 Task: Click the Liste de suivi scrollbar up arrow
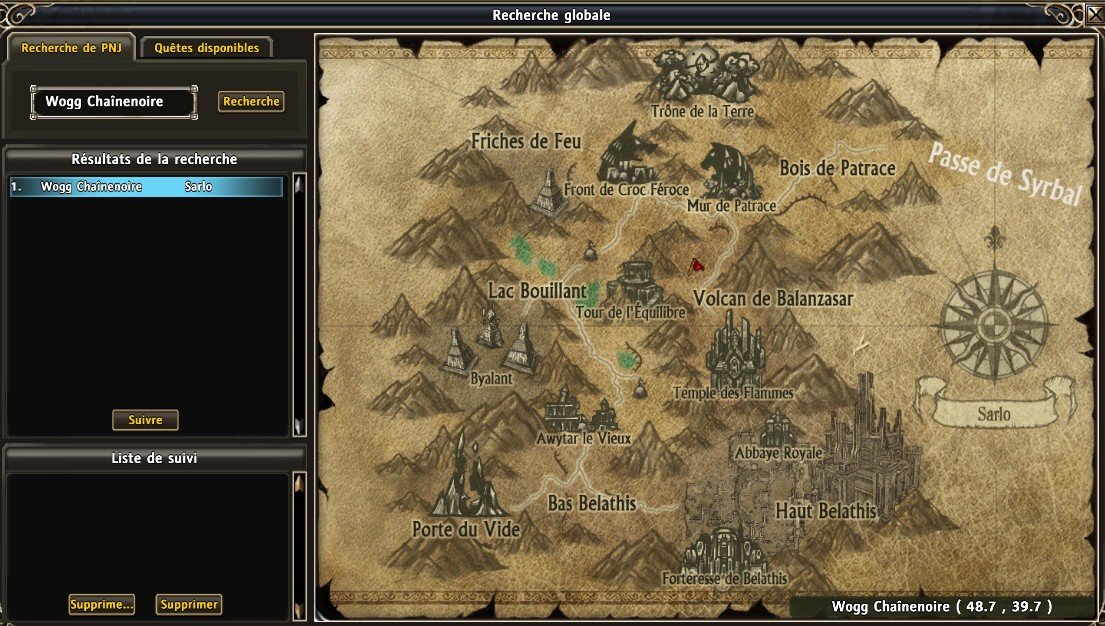click(298, 484)
